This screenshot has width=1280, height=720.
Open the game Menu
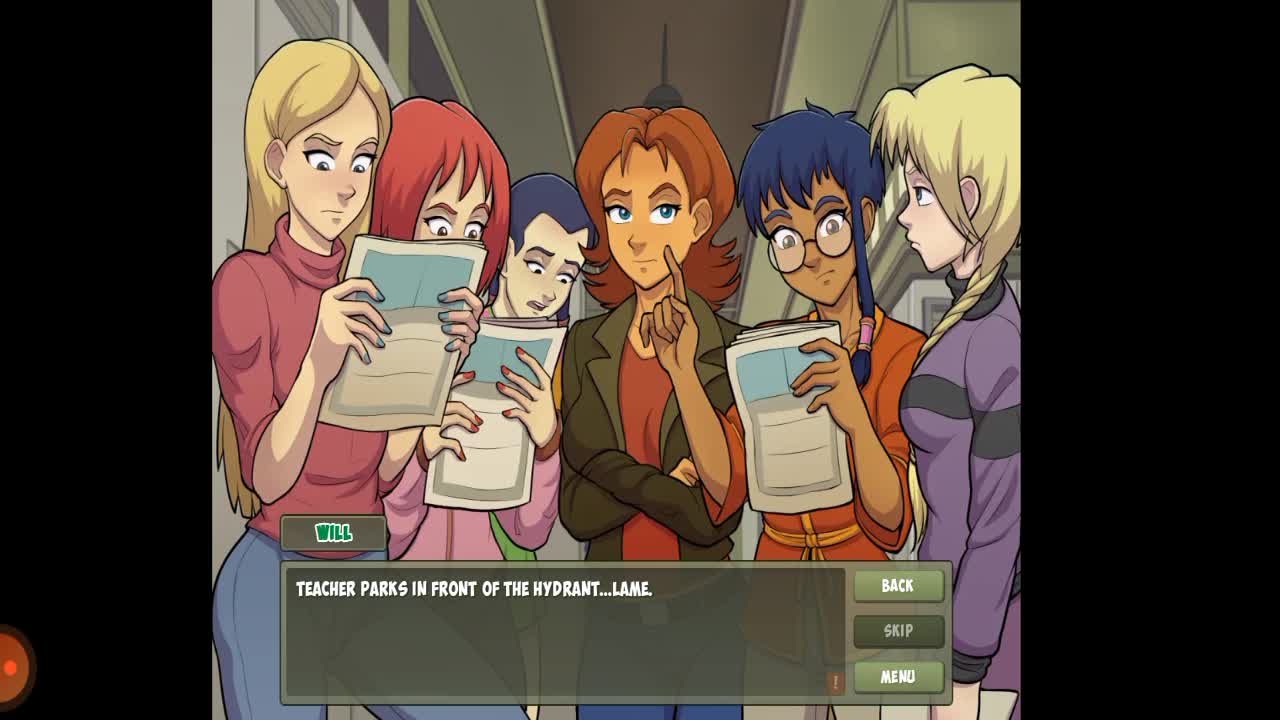[x=898, y=677]
